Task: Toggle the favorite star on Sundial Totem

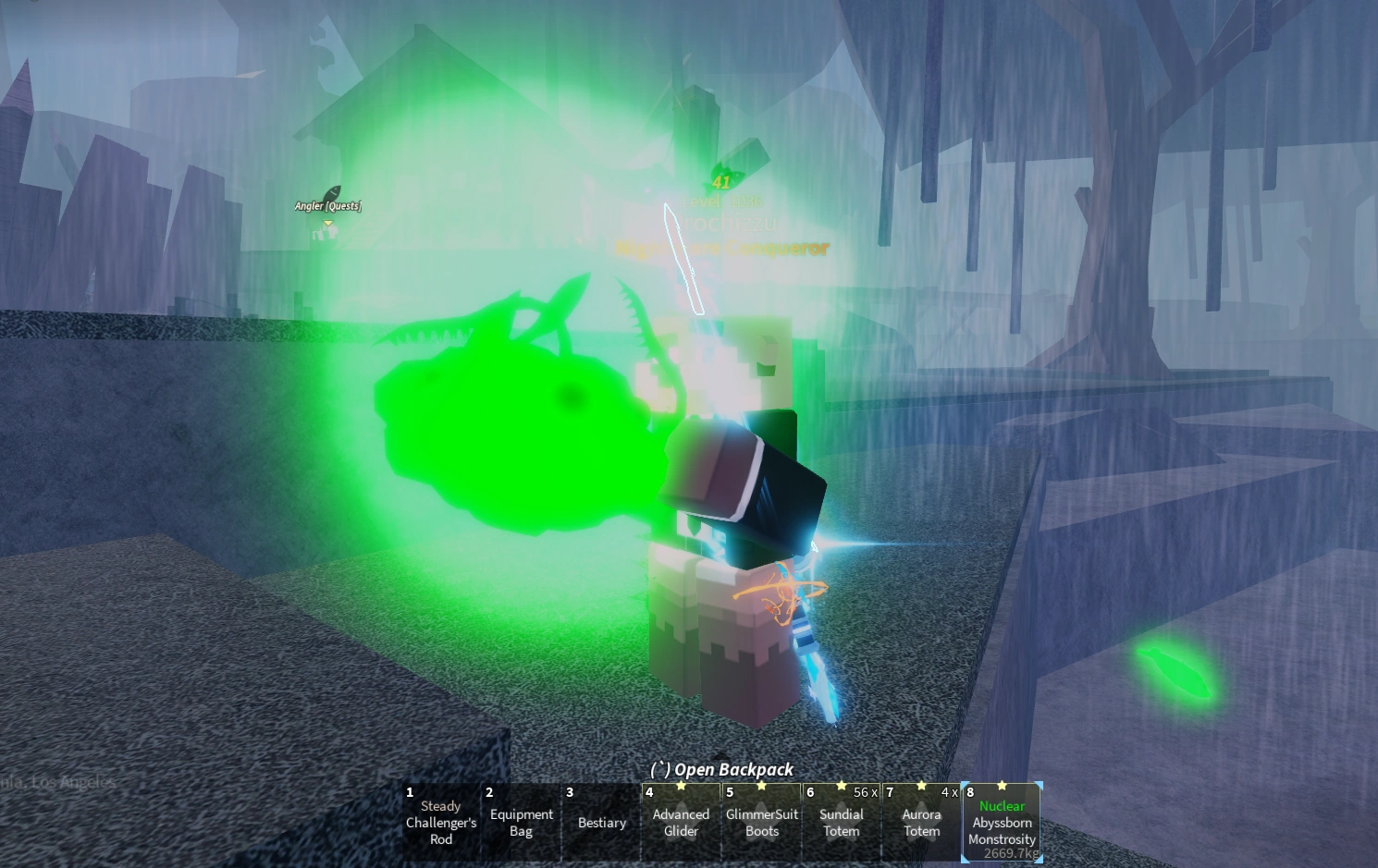Action: pos(841,785)
